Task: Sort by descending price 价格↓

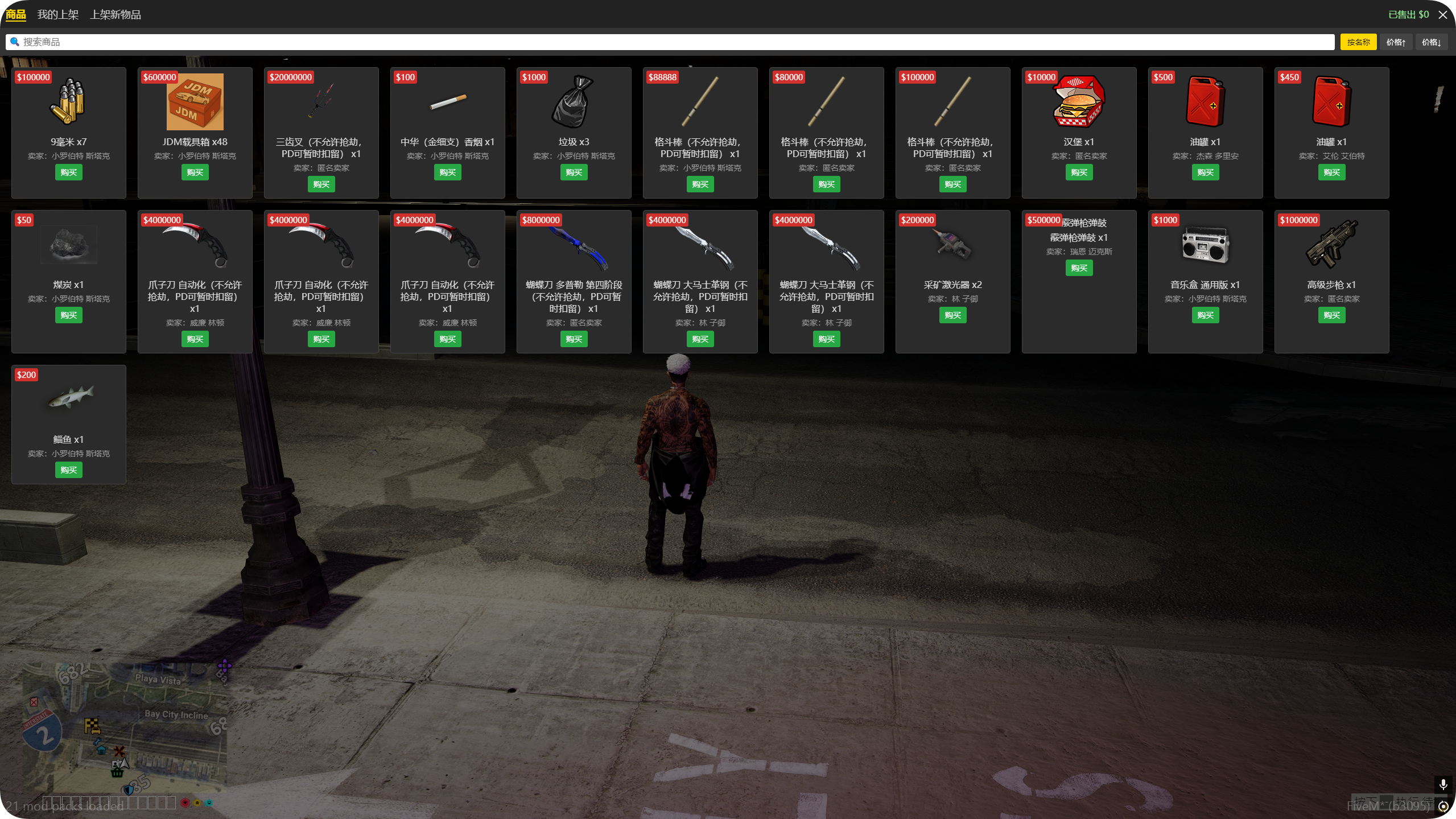Action: point(1430,42)
